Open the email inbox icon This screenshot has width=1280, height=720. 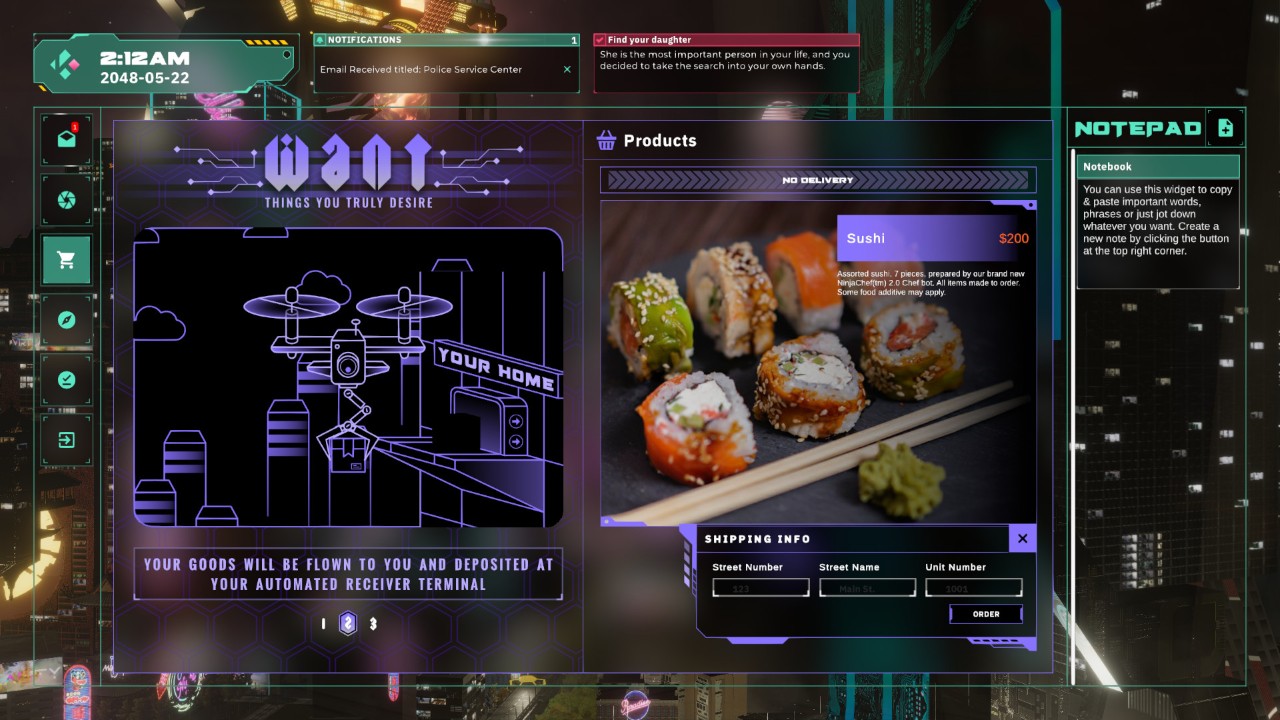[x=67, y=140]
